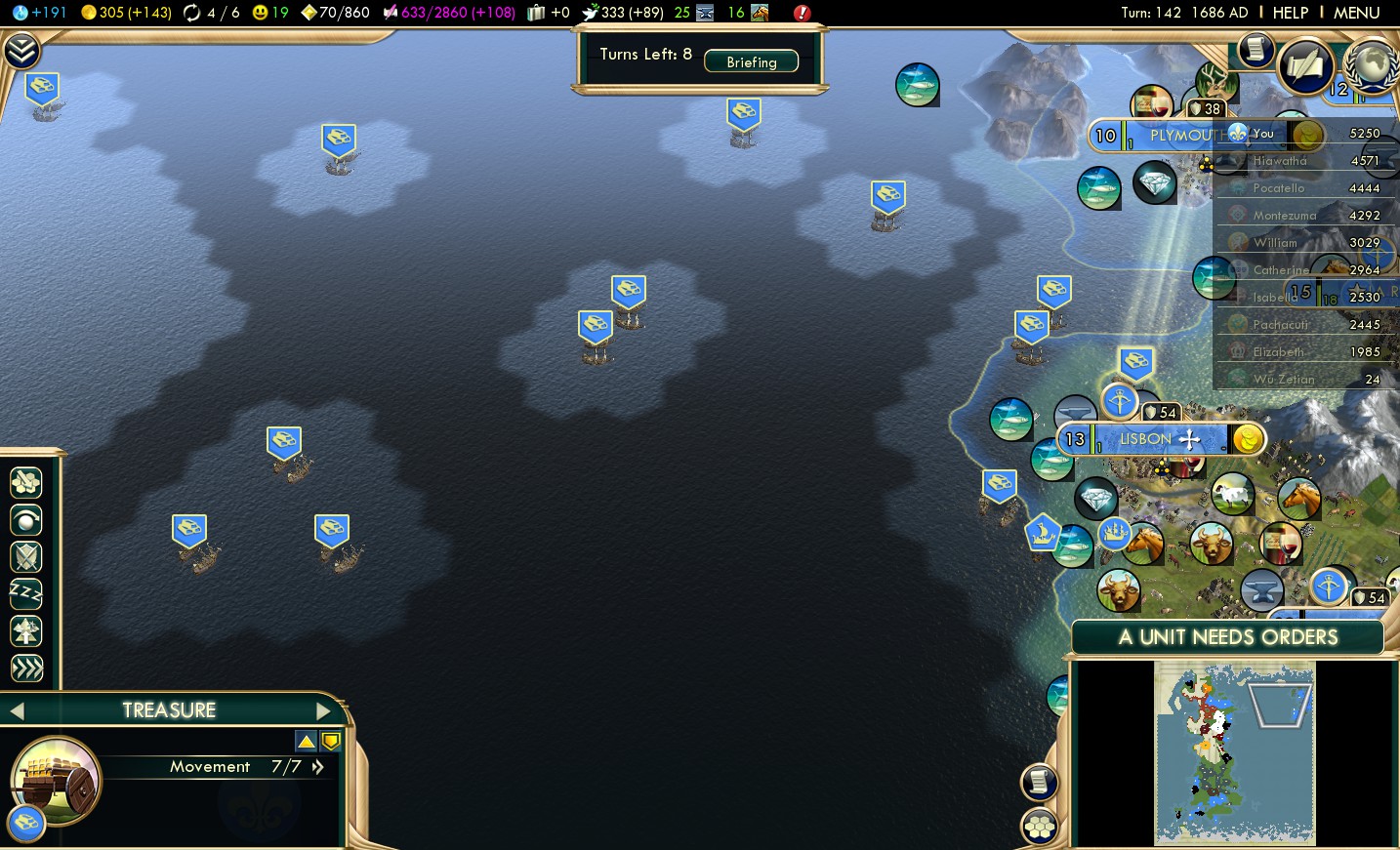1400x850 pixels.
Task: Open the hex grid map options
Action: (1039, 828)
